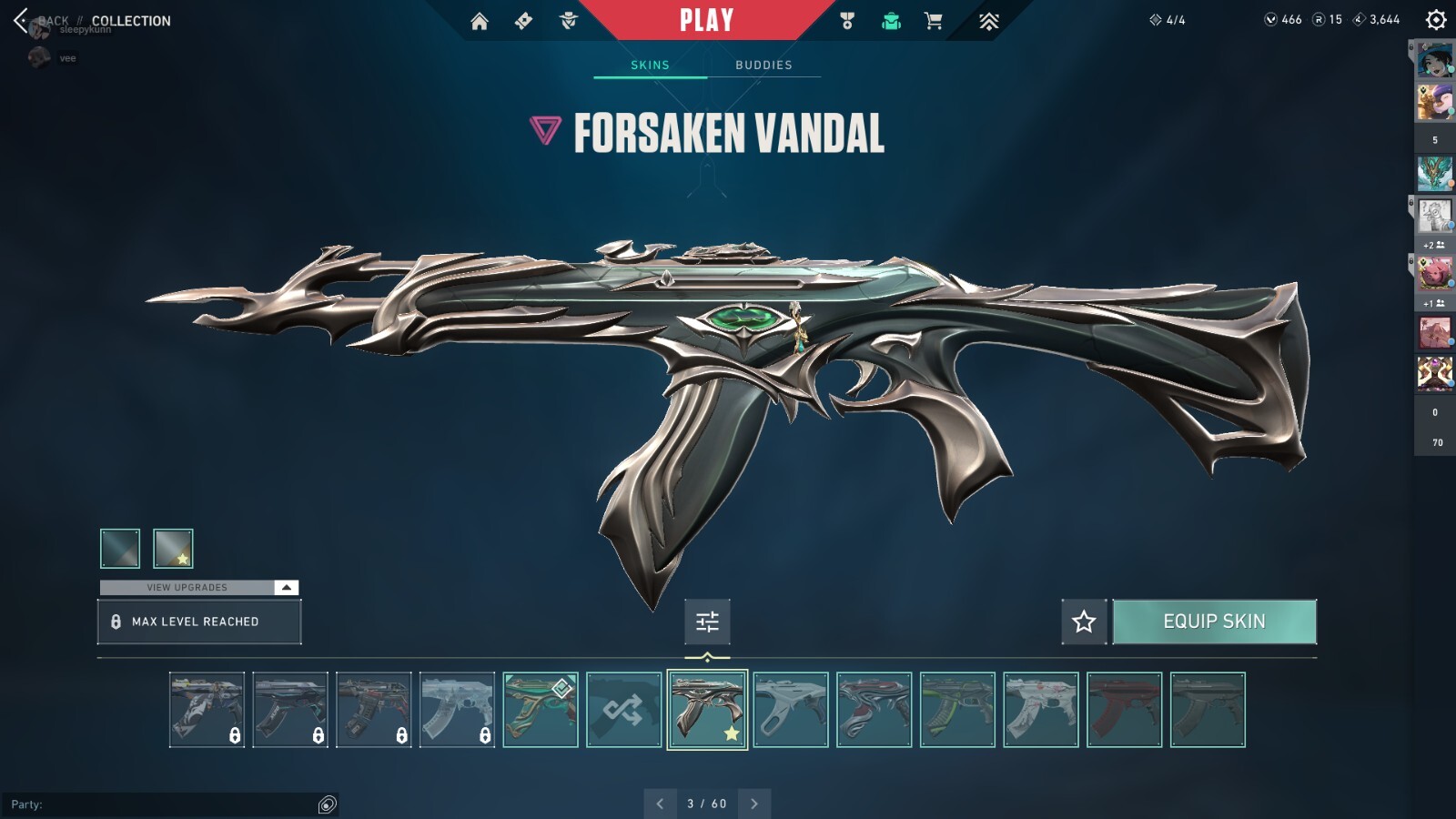The width and height of the screenshot is (1456, 819).
Task: Open next skins page with right arrow
Action: (753, 804)
